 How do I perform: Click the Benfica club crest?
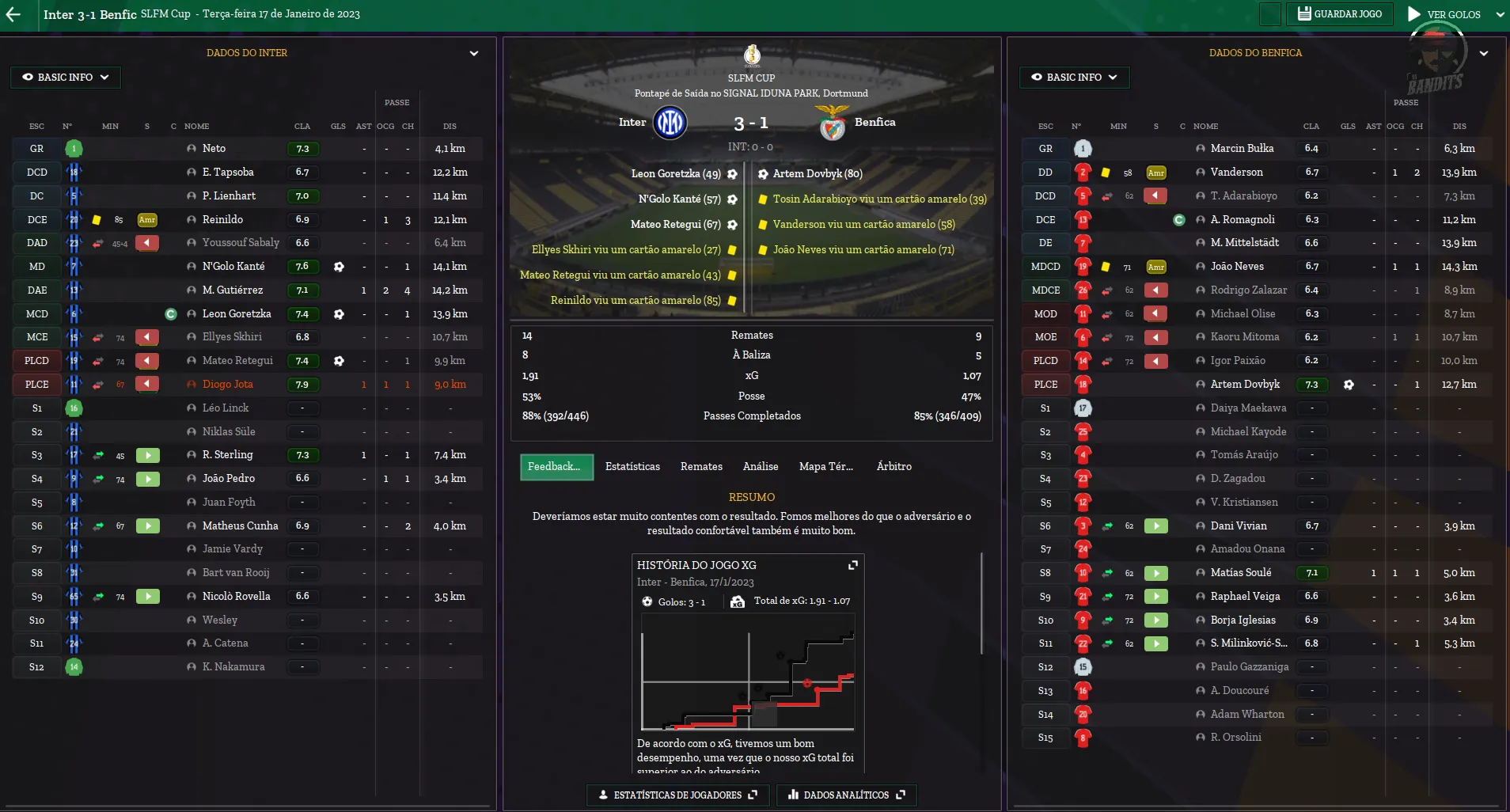pyautogui.click(x=832, y=123)
